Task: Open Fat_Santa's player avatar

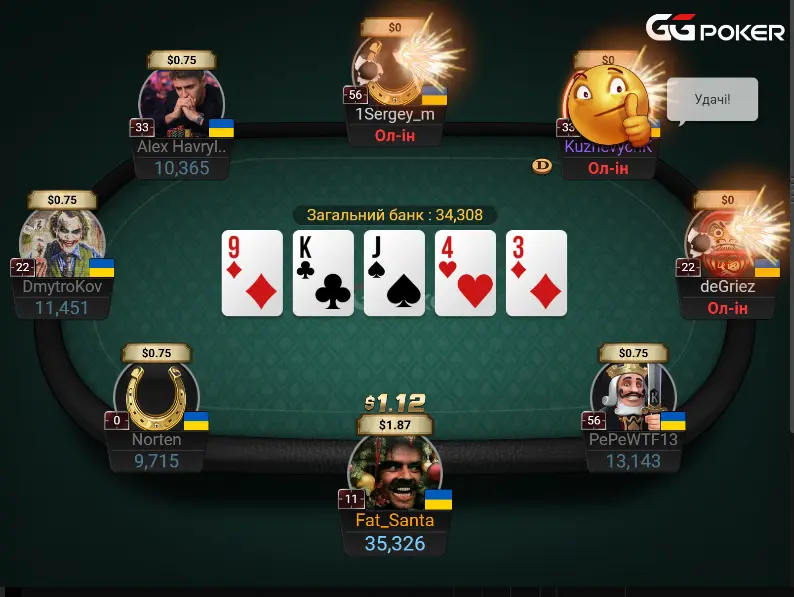Action: [393, 475]
